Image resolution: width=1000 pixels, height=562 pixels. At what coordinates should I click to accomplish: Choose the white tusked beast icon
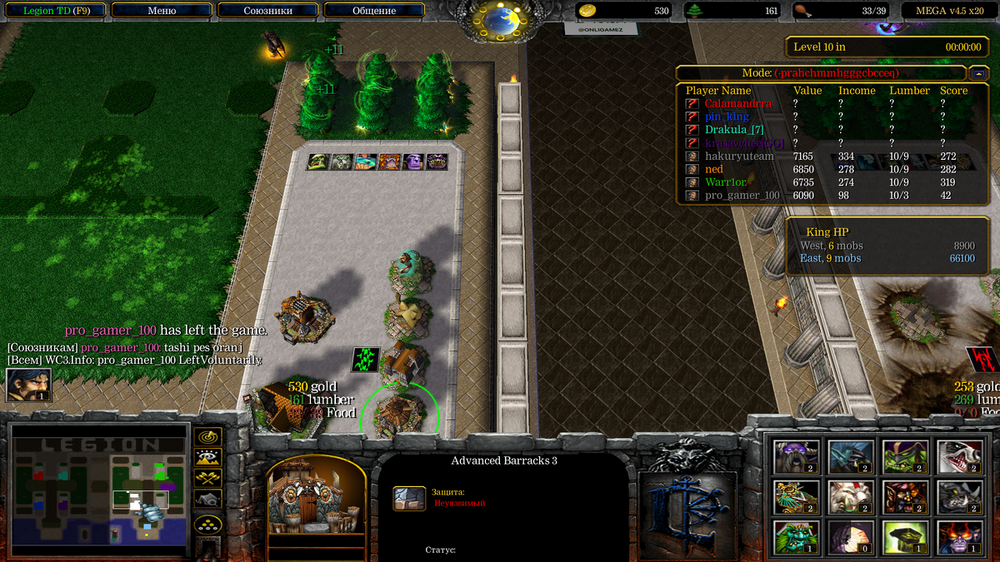point(849,497)
